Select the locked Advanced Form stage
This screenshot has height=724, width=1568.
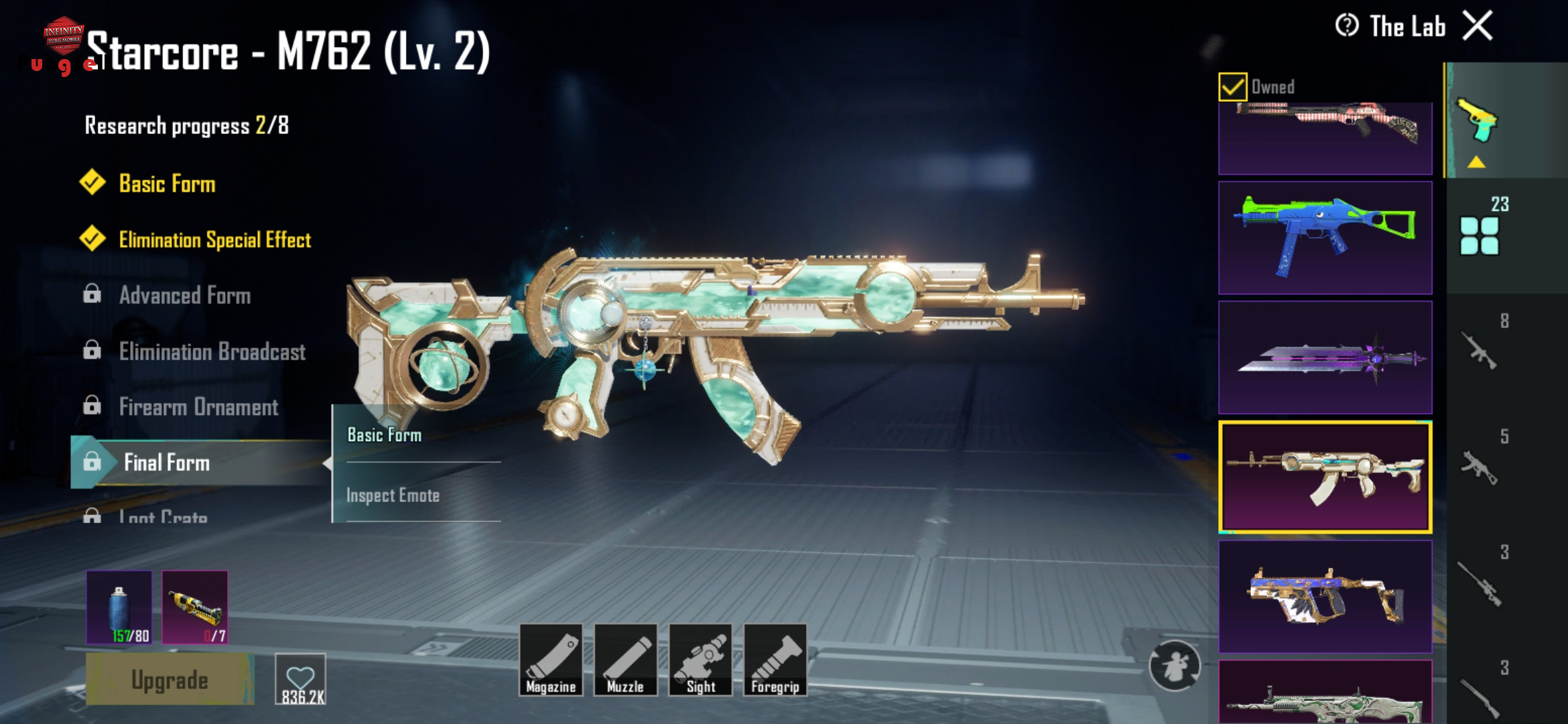click(x=184, y=296)
